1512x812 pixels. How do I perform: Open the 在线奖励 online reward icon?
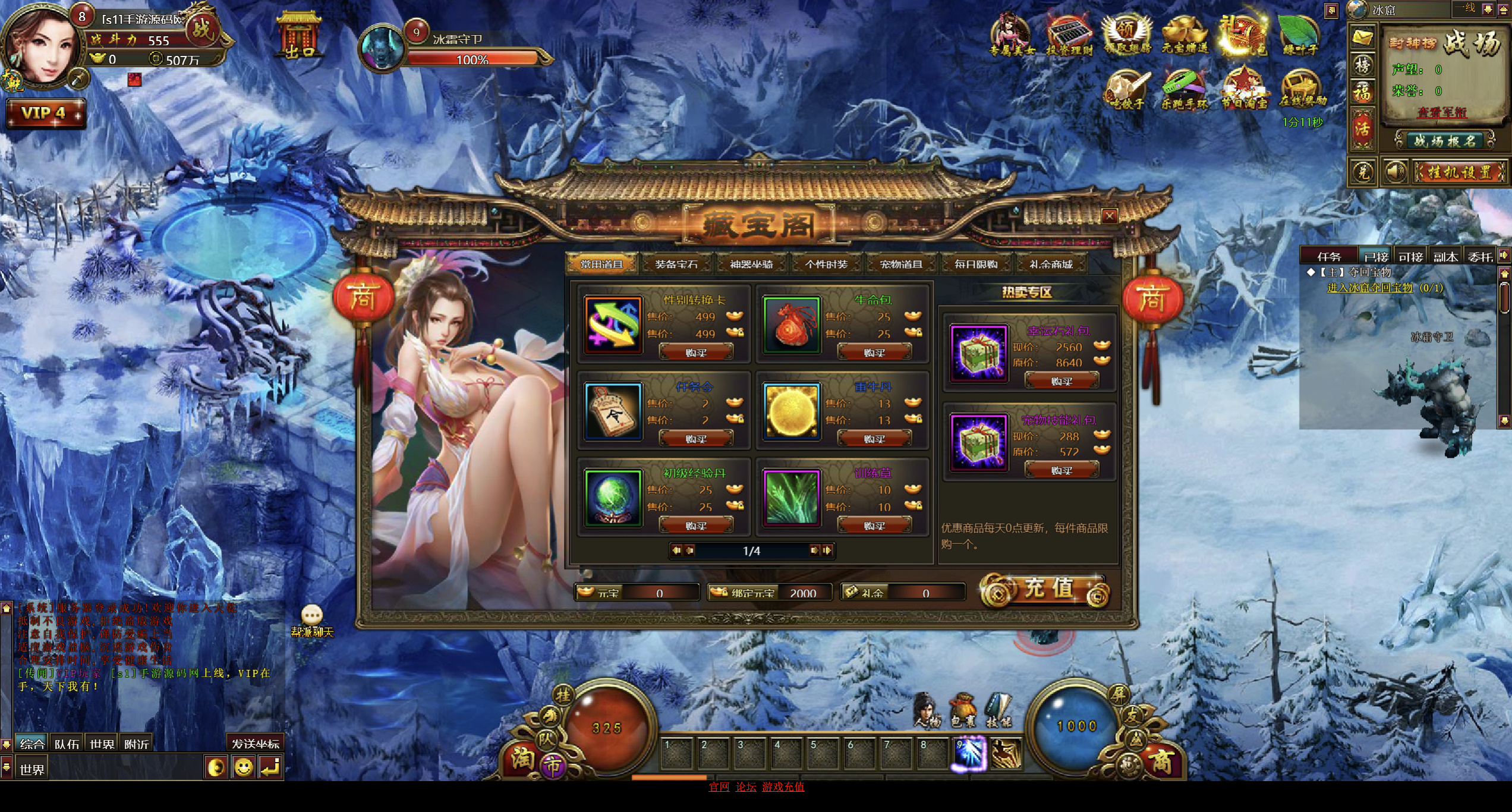click(x=1302, y=89)
